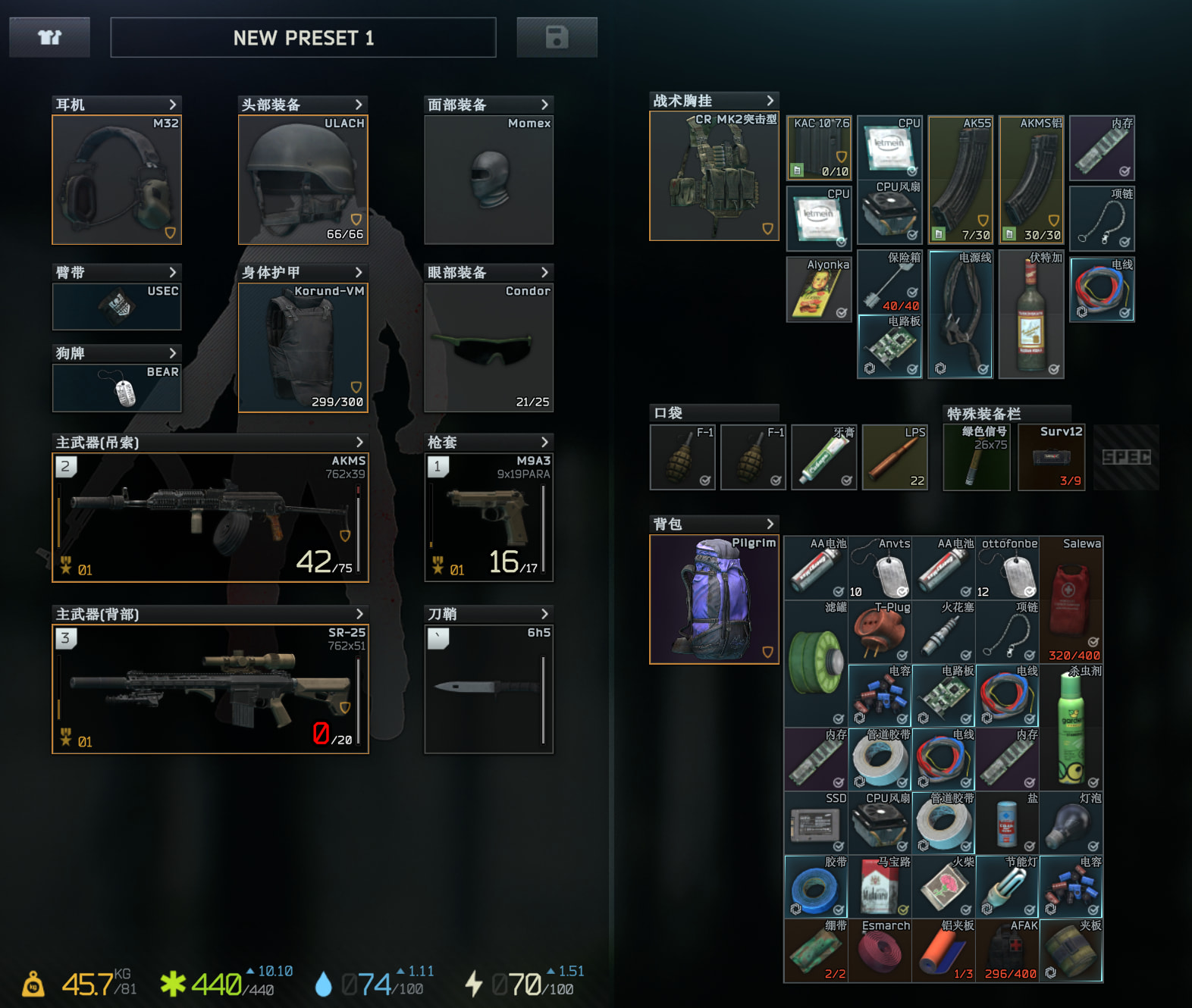Expand the headwear slot header arrow
This screenshot has height=1008, width=1192.
(x=359, y=105)
